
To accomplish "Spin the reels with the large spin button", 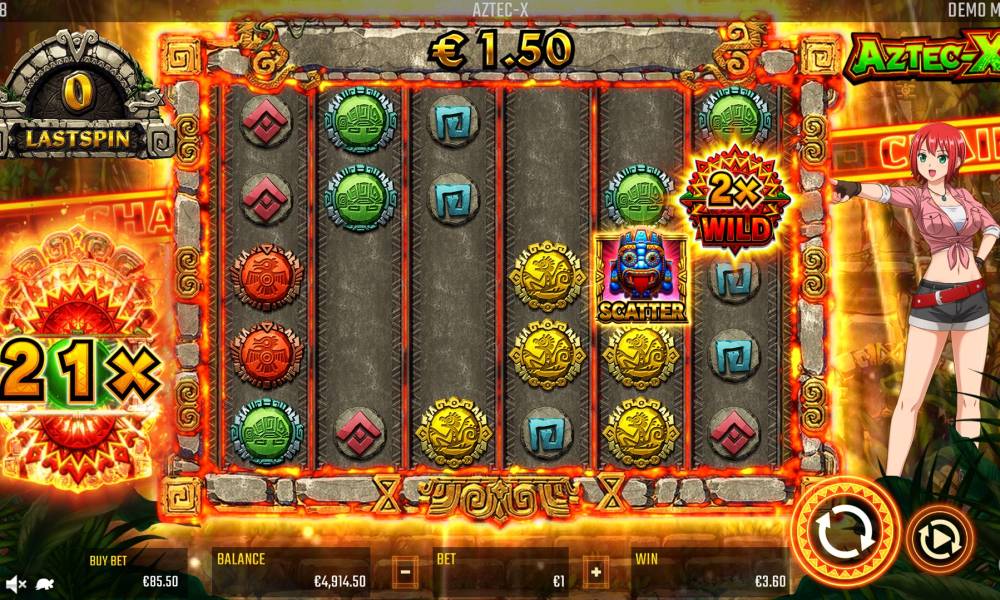I will (845, 533).
